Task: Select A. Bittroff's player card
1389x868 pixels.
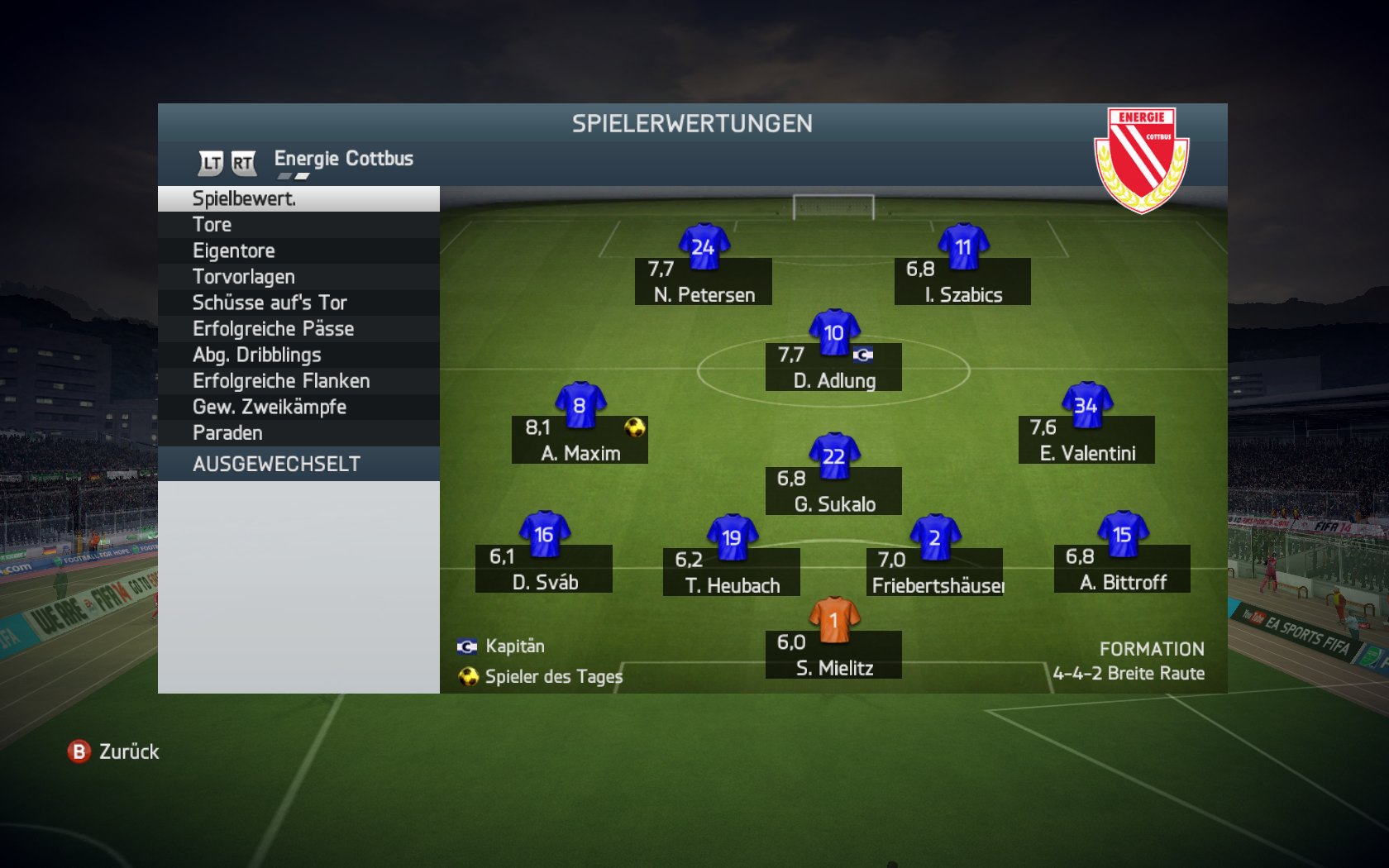Action: 1122,569
